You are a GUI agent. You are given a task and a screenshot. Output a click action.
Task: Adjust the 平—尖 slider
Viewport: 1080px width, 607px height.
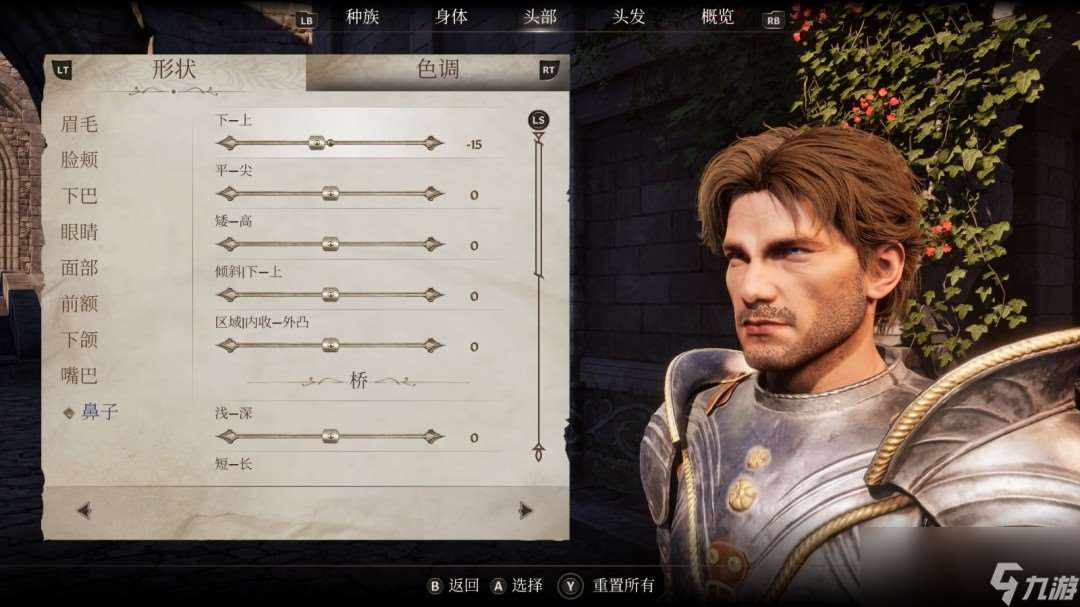point(330,194)
